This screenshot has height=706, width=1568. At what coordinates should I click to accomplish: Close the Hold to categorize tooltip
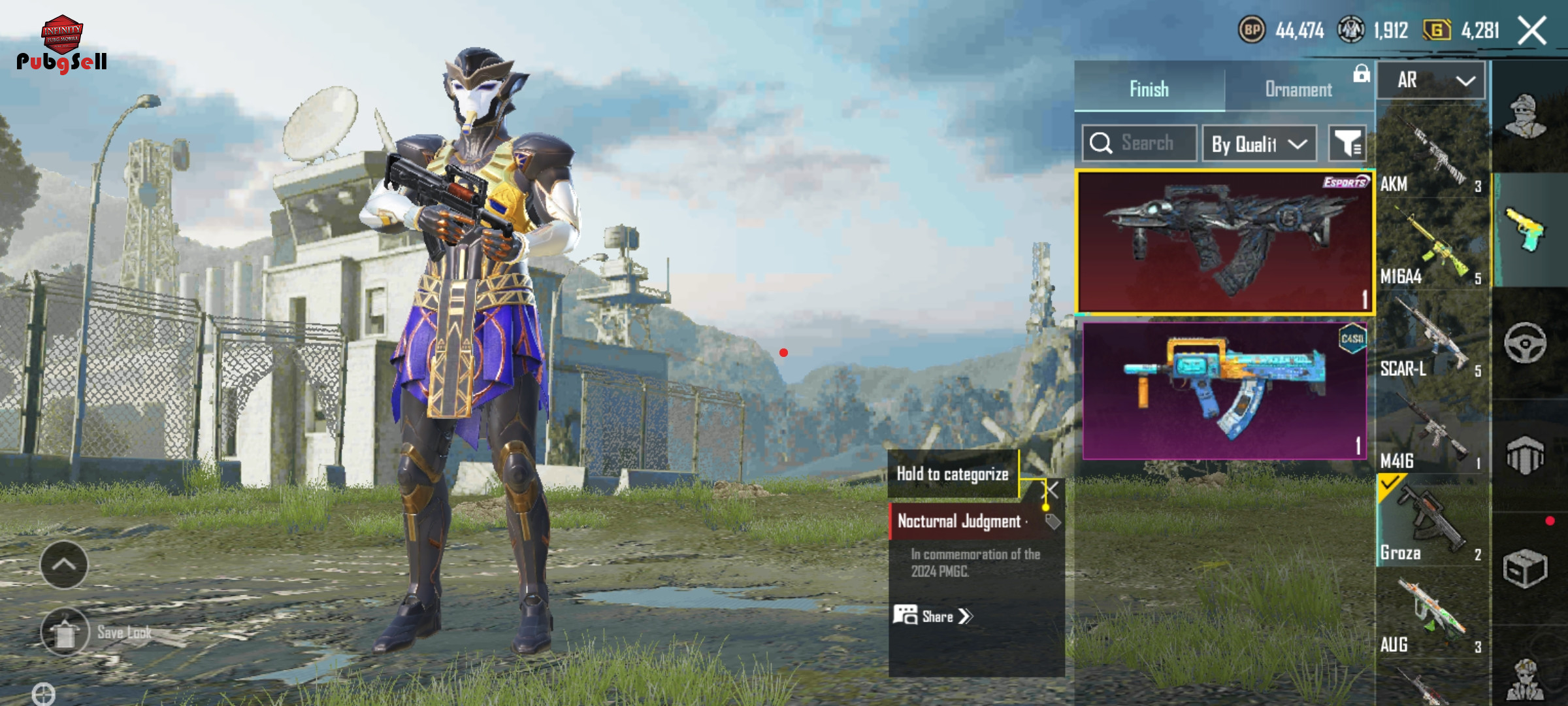(1052, 490)
